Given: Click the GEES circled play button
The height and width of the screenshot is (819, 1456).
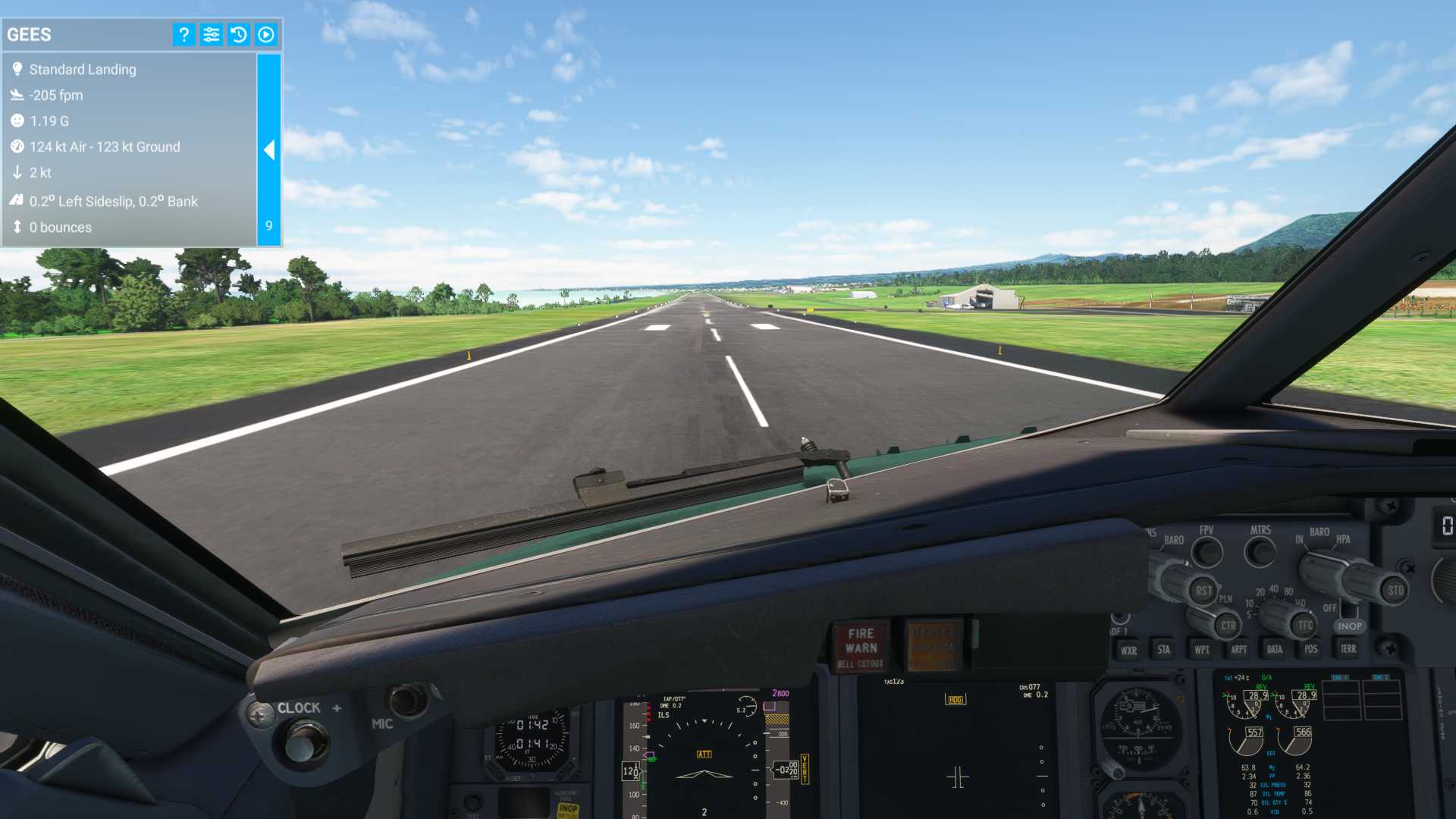Looking at the screenshot, I should [x=265, y=34].
